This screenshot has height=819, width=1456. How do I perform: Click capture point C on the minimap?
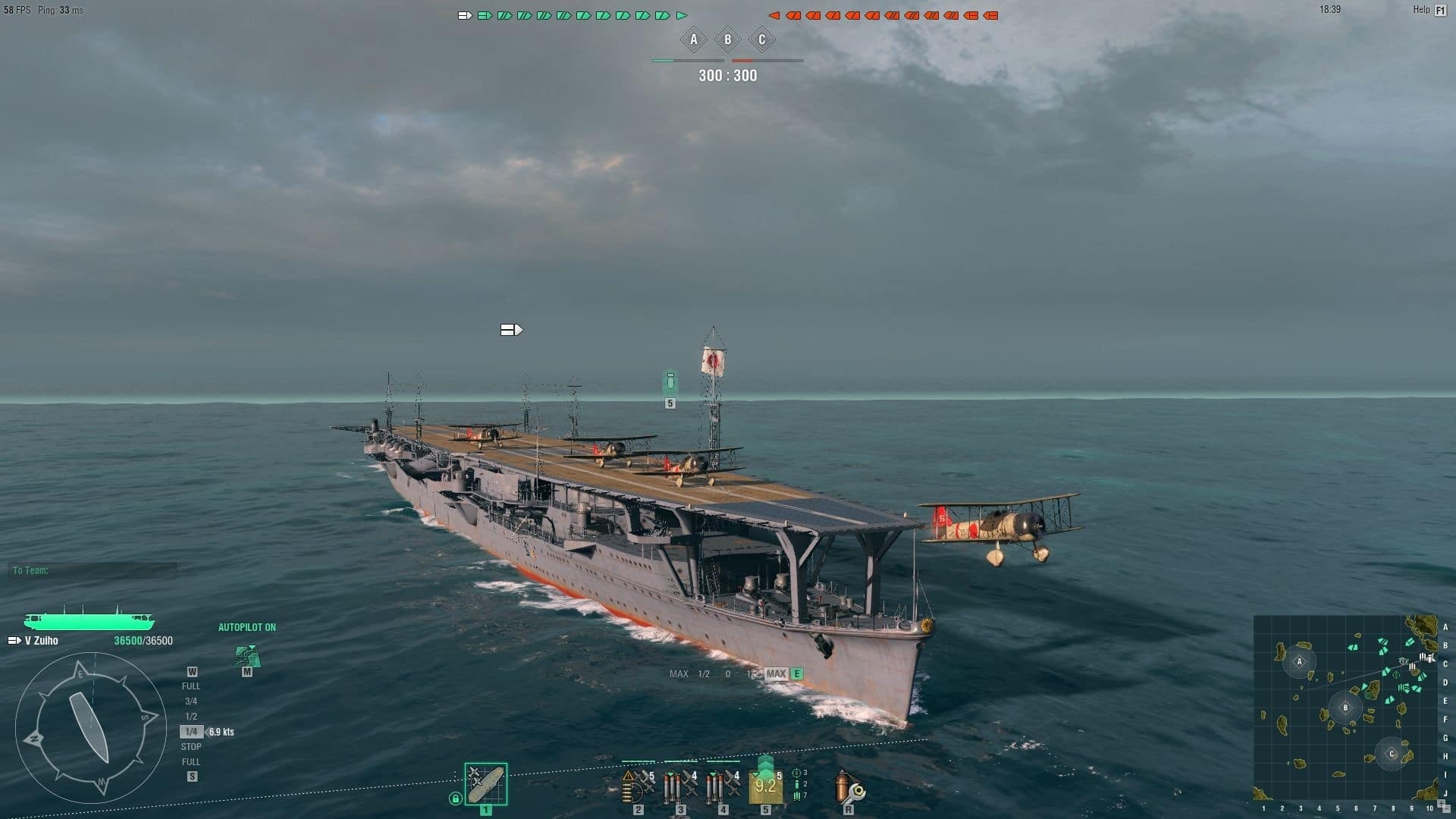click(1392, 754)
